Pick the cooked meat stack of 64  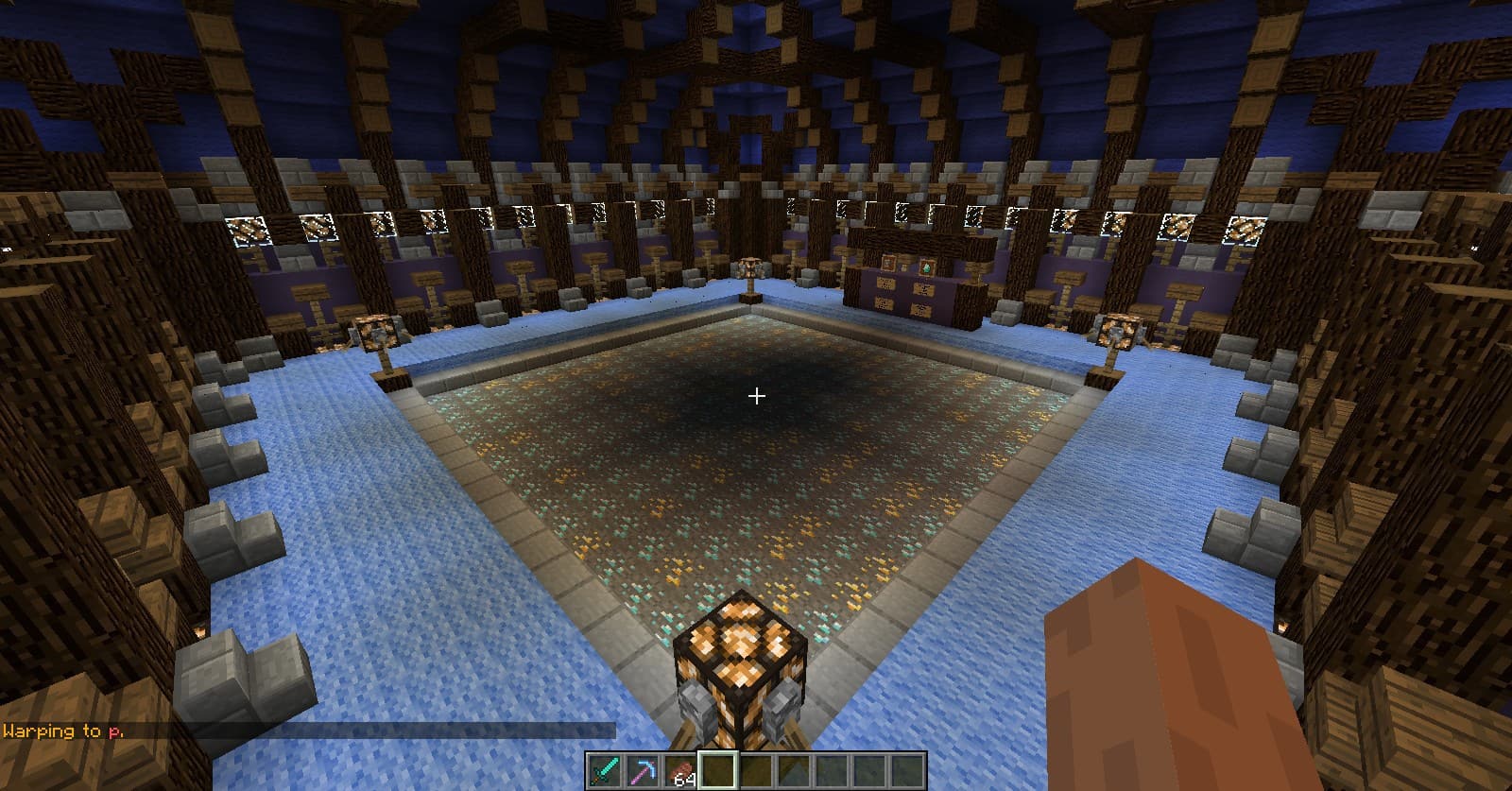tap(680, 770)
